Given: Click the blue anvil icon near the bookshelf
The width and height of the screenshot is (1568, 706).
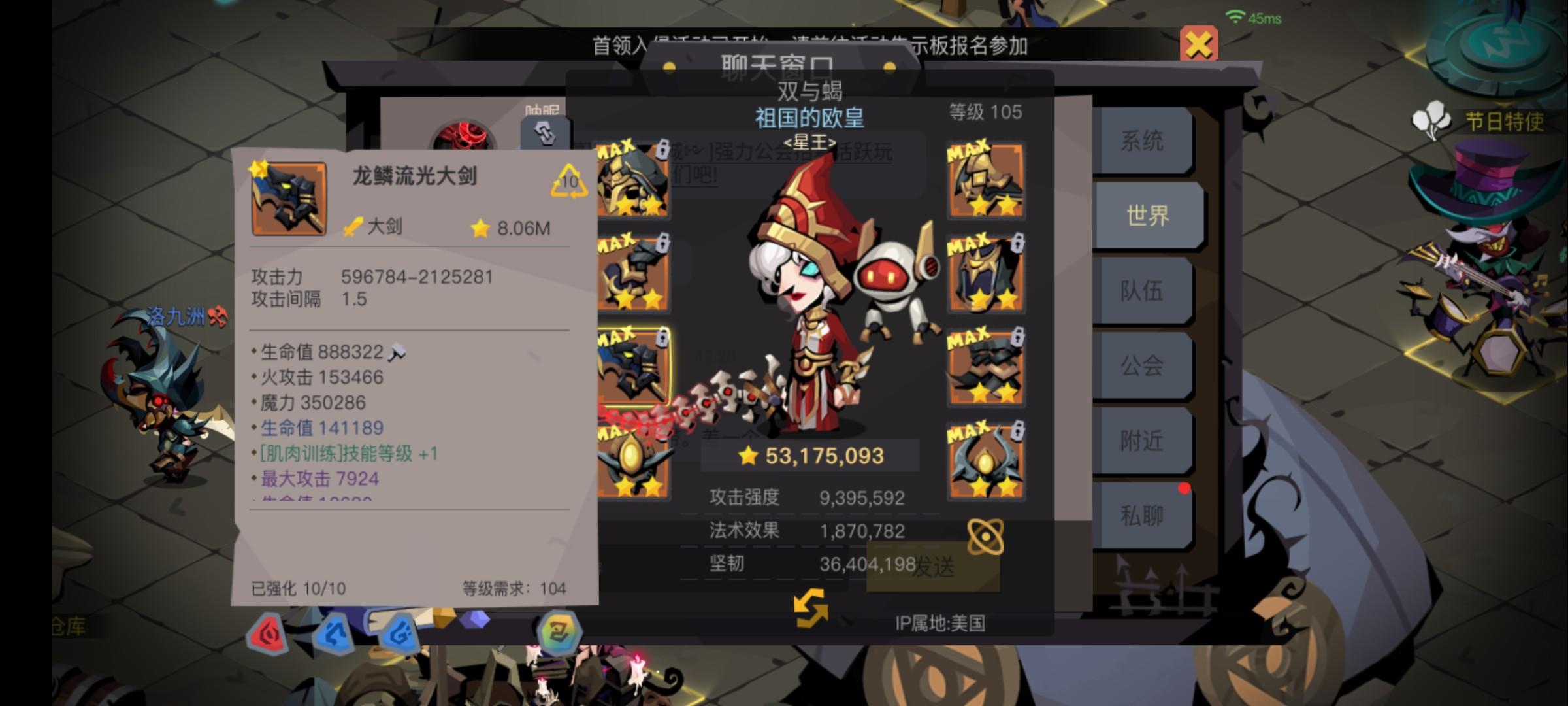Looking at the screenshot, I should pyautogui.click(x=335, y=635).
